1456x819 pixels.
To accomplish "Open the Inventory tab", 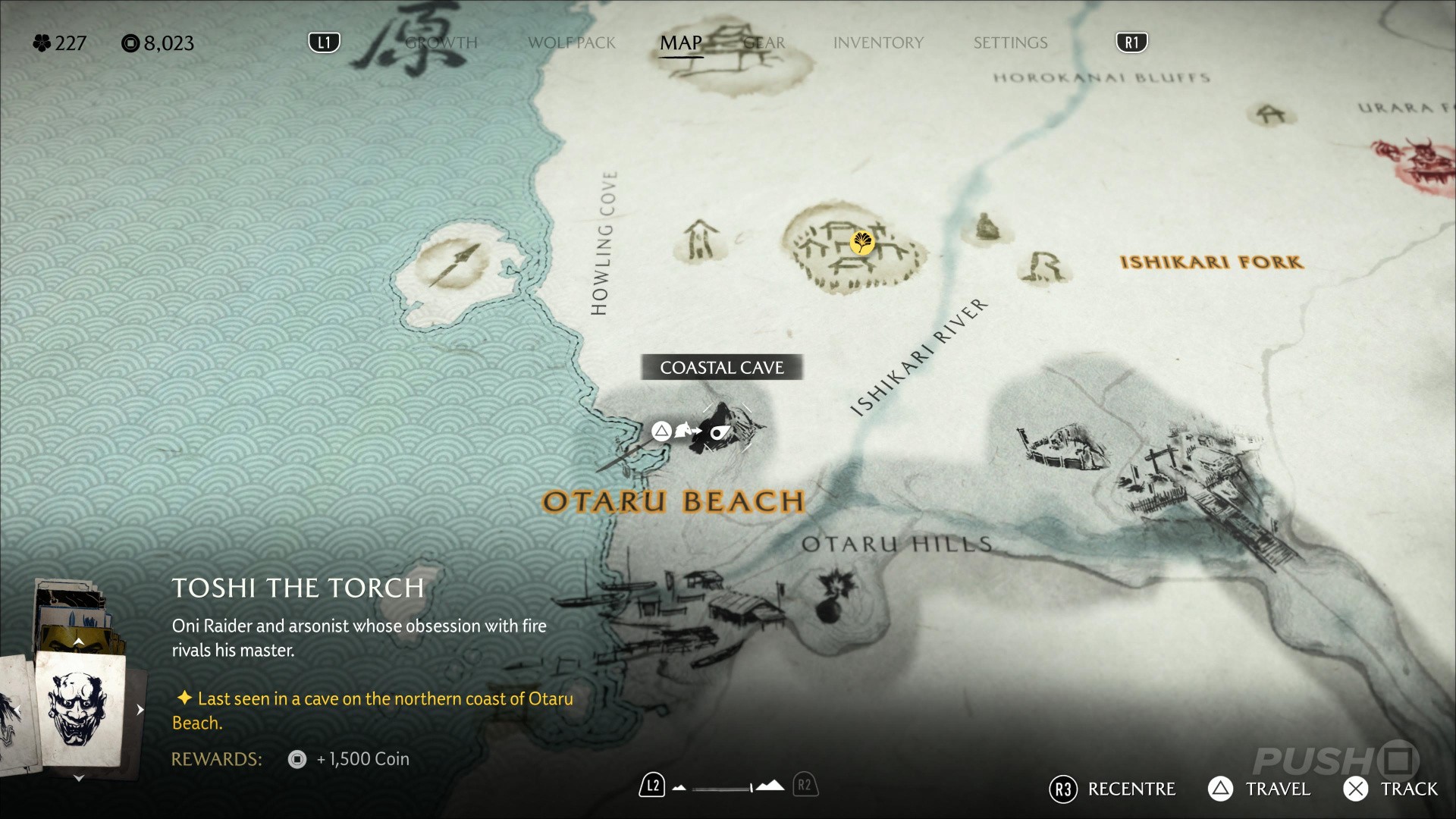I will coord(878,43).
